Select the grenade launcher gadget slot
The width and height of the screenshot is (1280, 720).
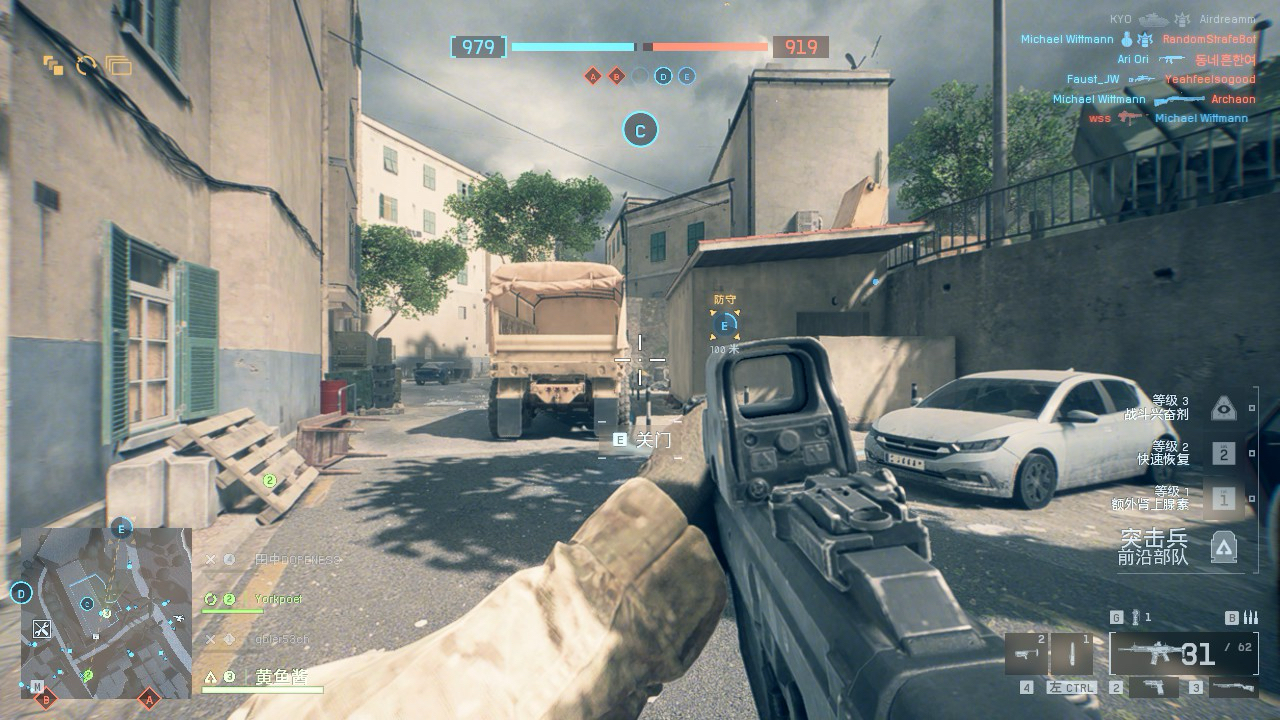tap(1027, 654)
